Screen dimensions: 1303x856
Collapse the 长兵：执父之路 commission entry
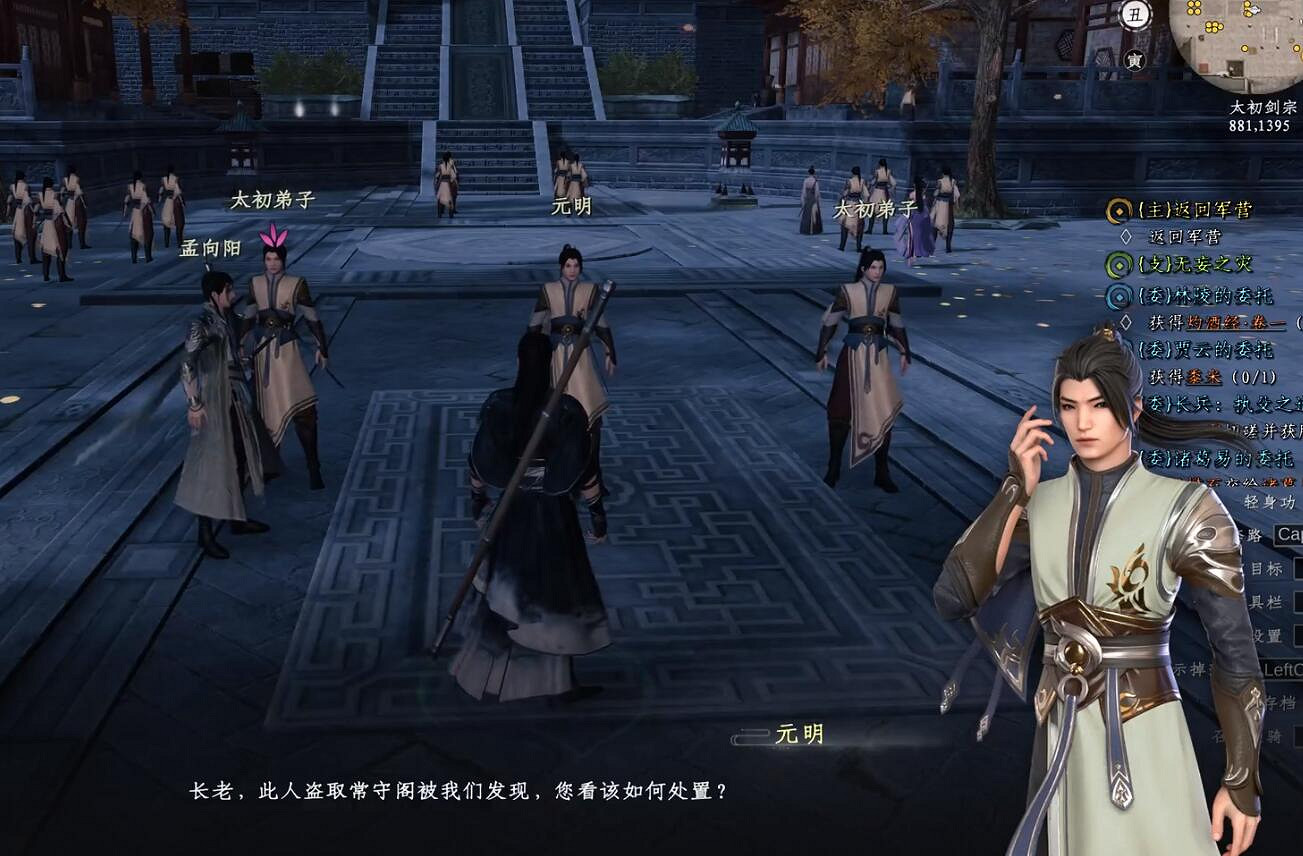coord(1215,404)
